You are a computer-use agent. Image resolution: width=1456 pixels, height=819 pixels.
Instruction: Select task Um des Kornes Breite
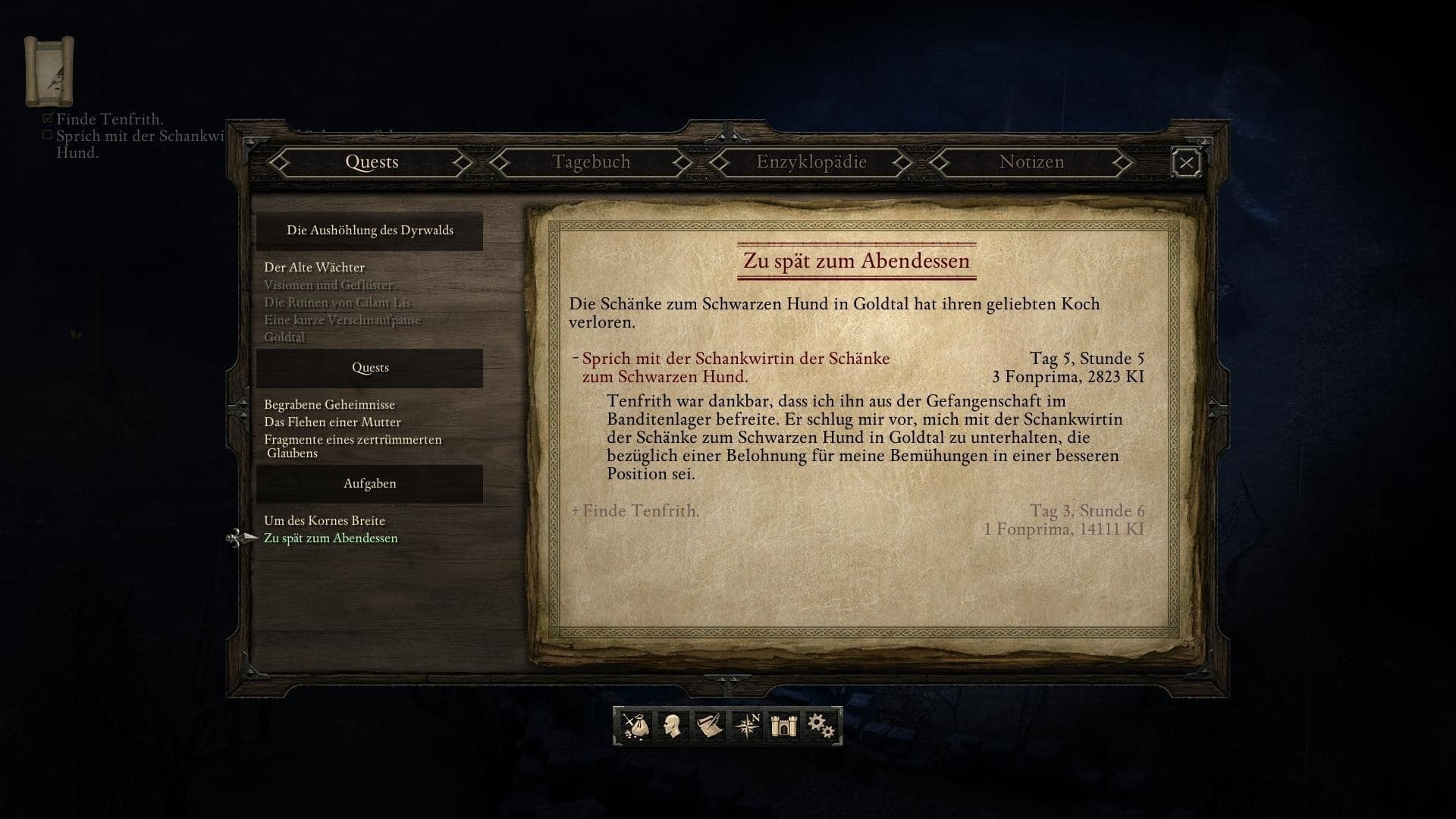pos(325,521)
